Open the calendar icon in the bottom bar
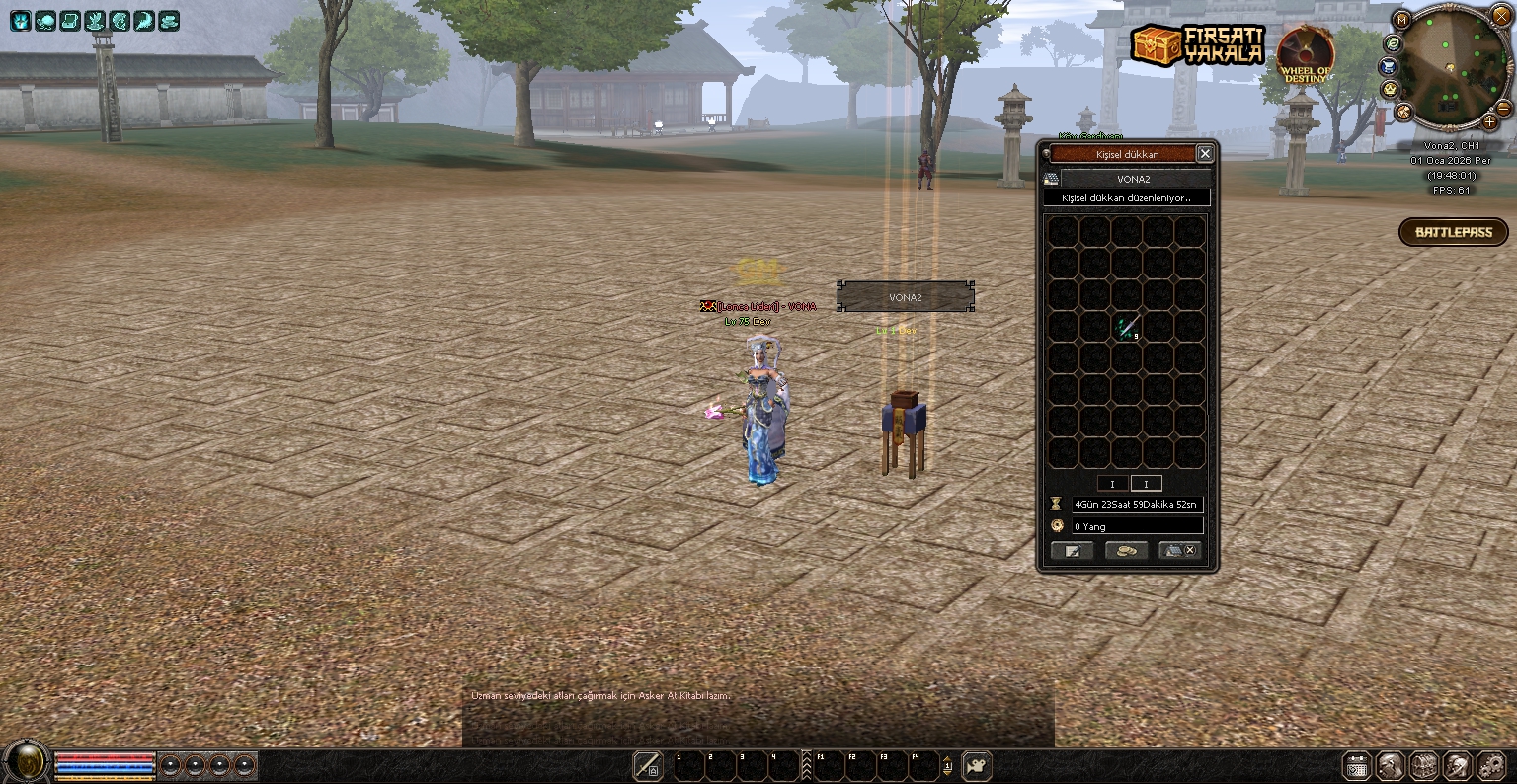The height and width of the screenshot is (784, 1517). pos(1357,766)
